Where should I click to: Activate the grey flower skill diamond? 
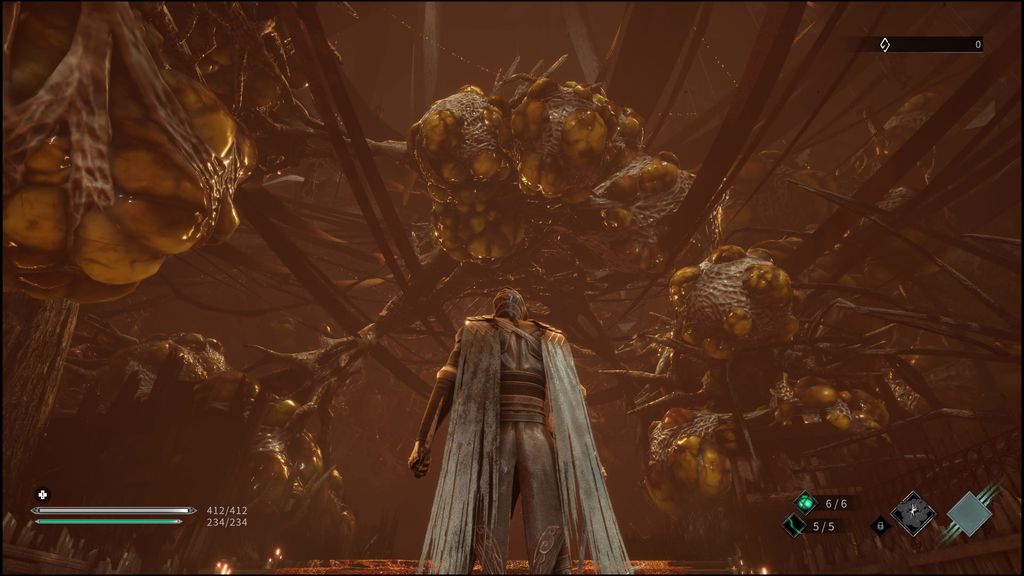click(913, 513)
